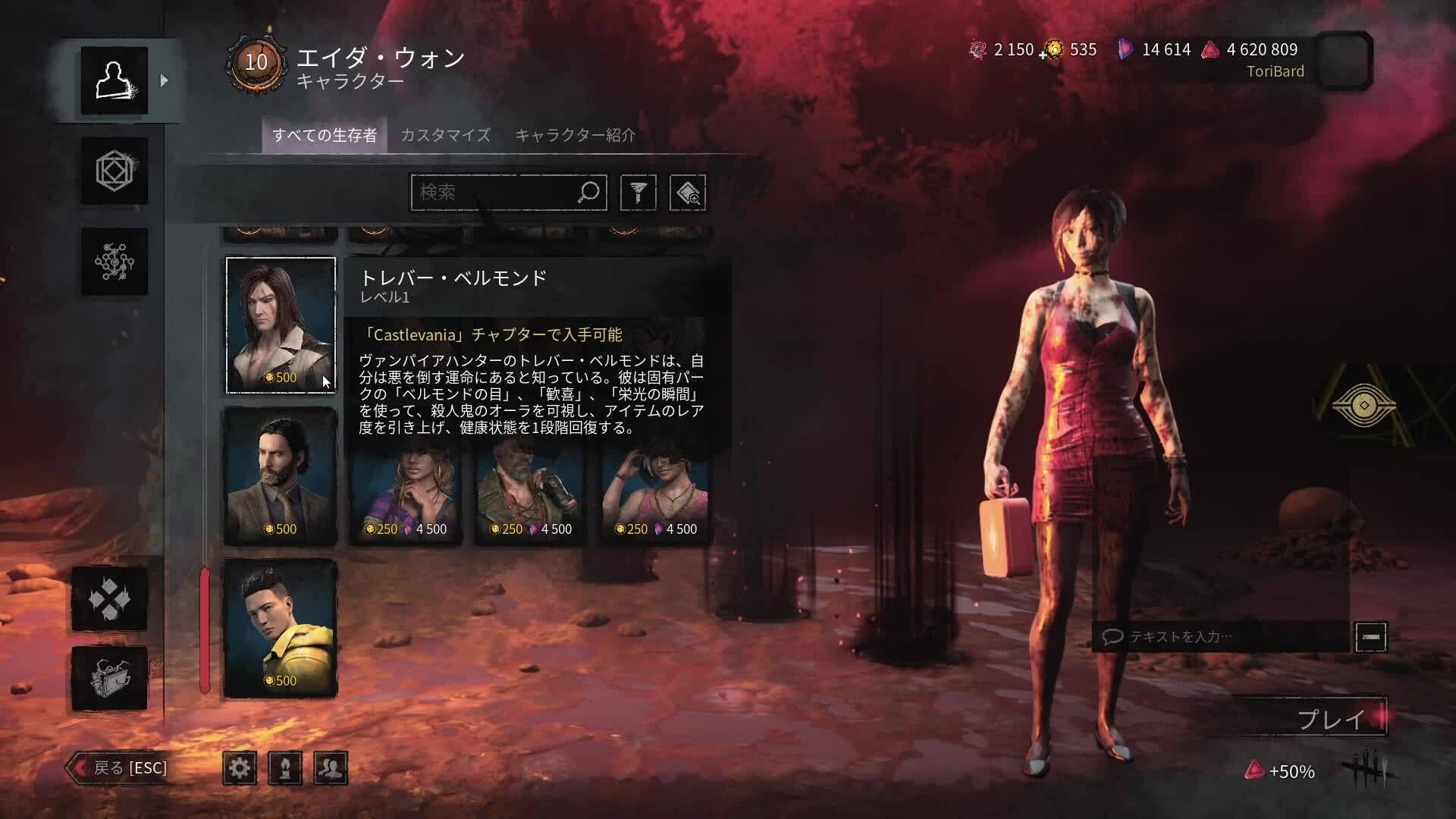Open the character silhouette menu
This screenshot has height=819, width=1456.
115,80
